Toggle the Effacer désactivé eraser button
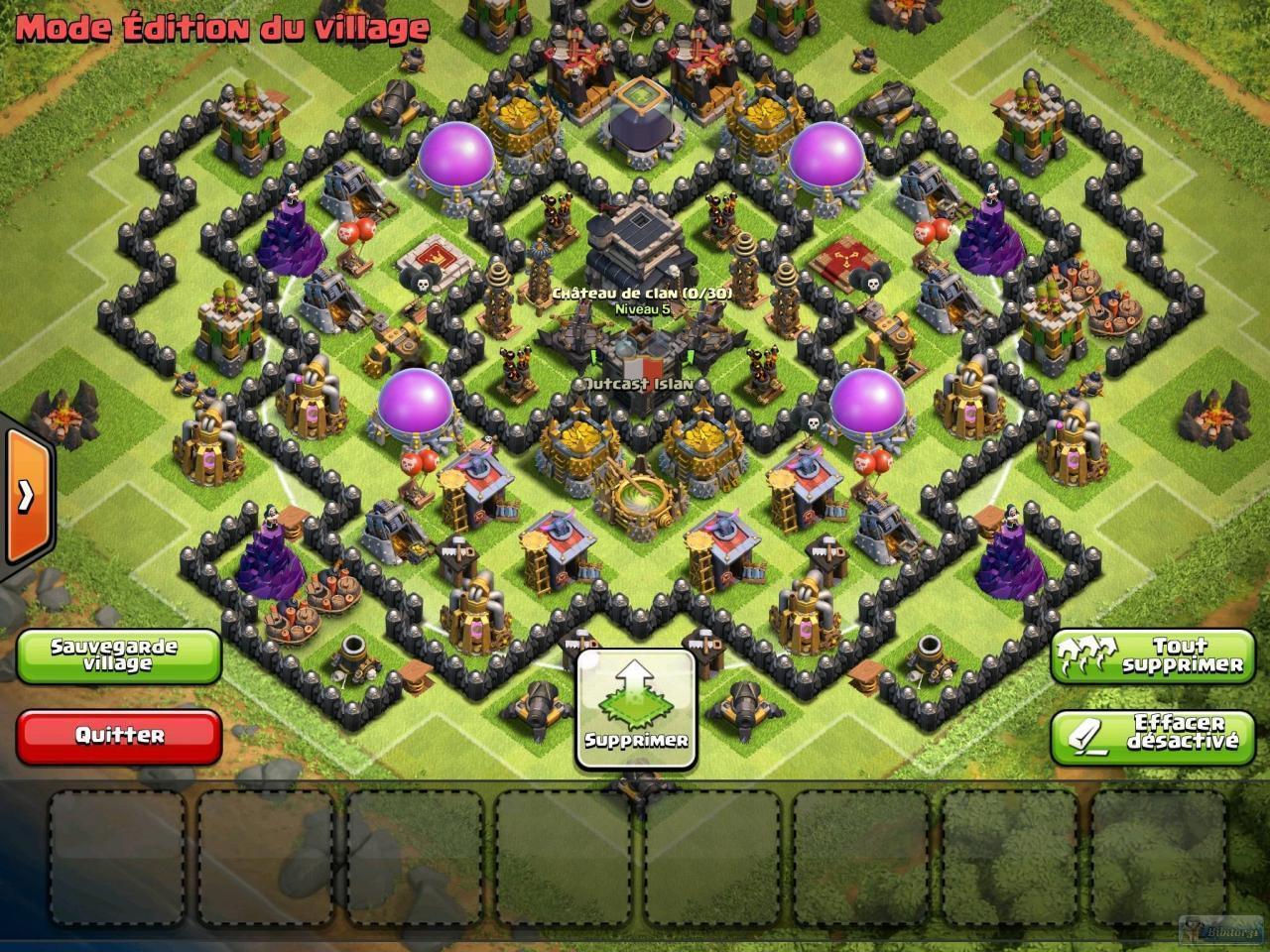Image resolution: width=1270 pixels, height=952 pixels. click(1152, 736)
